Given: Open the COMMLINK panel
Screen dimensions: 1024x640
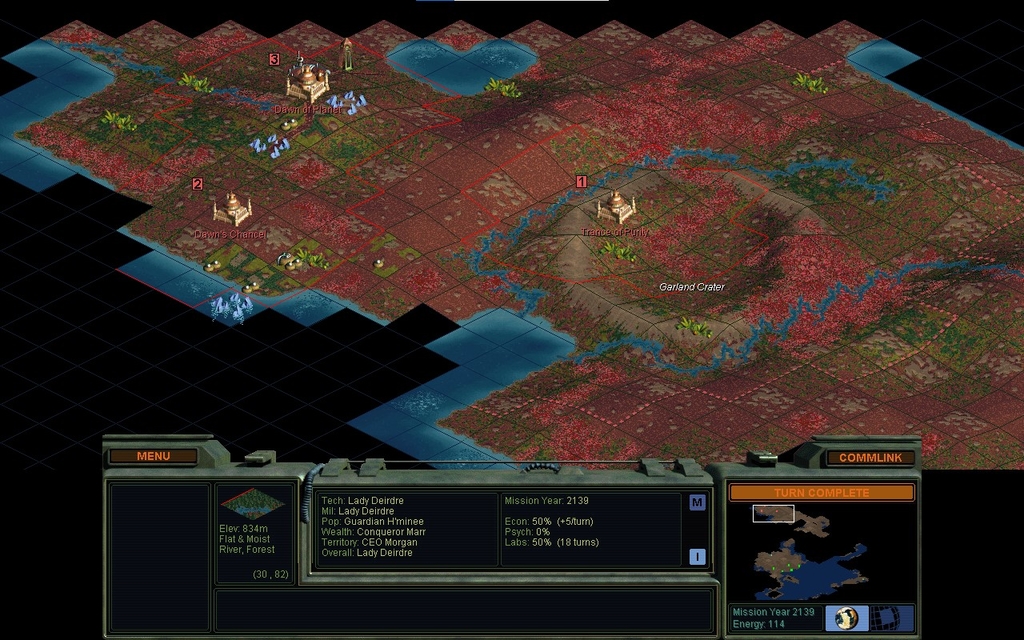Looking at the screenshot, I should (869, 457).
